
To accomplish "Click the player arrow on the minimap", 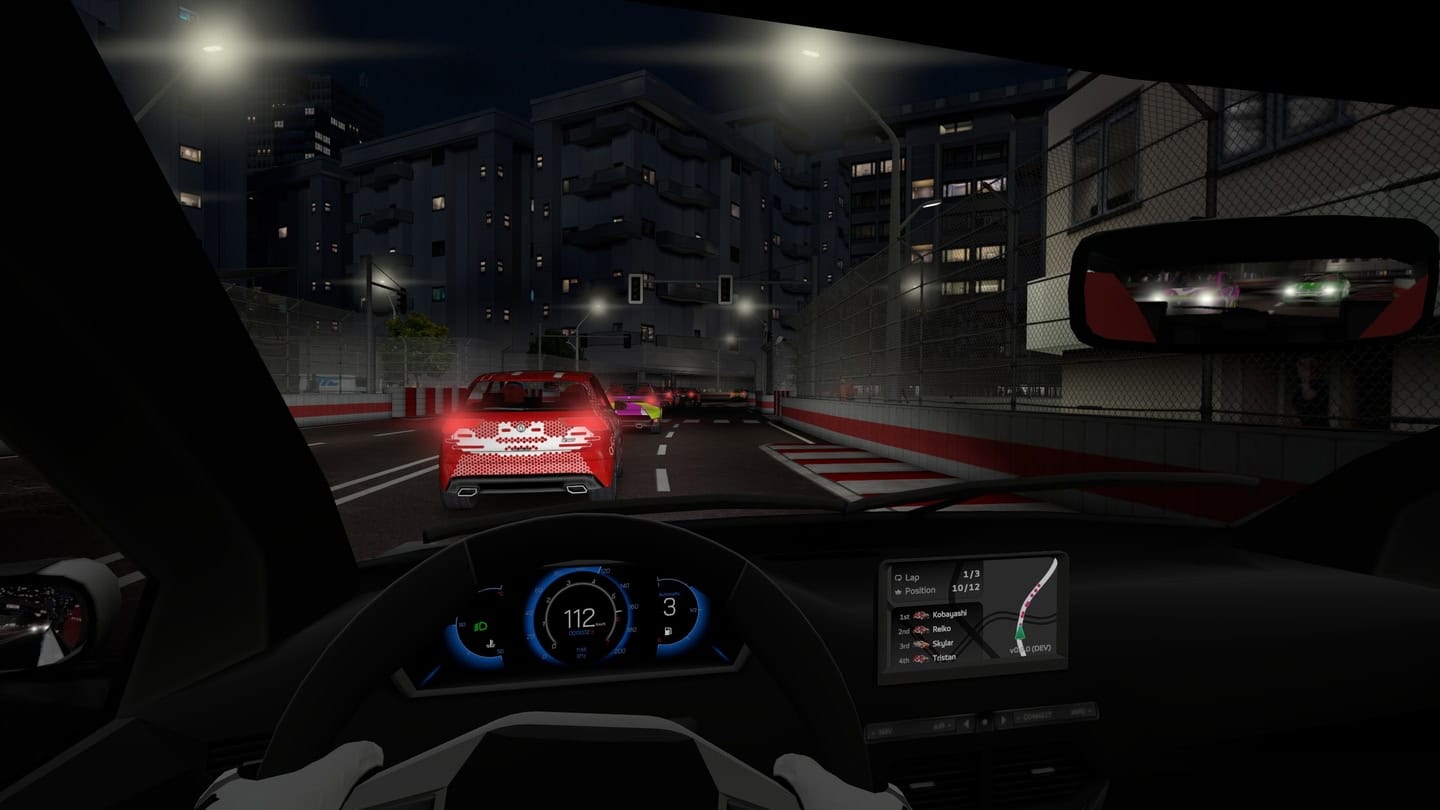I will tap(1020, 633).
